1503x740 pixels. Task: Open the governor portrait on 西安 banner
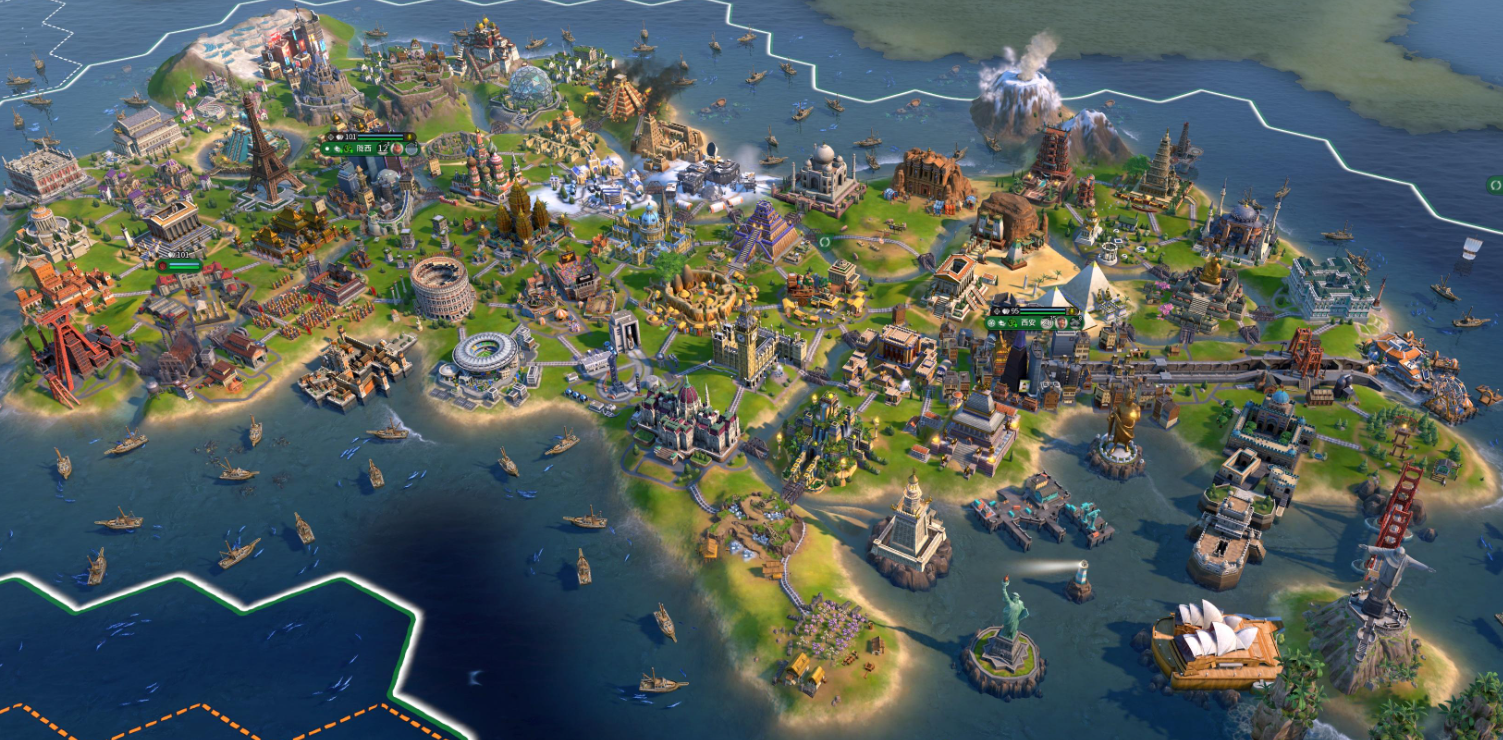1061,323
